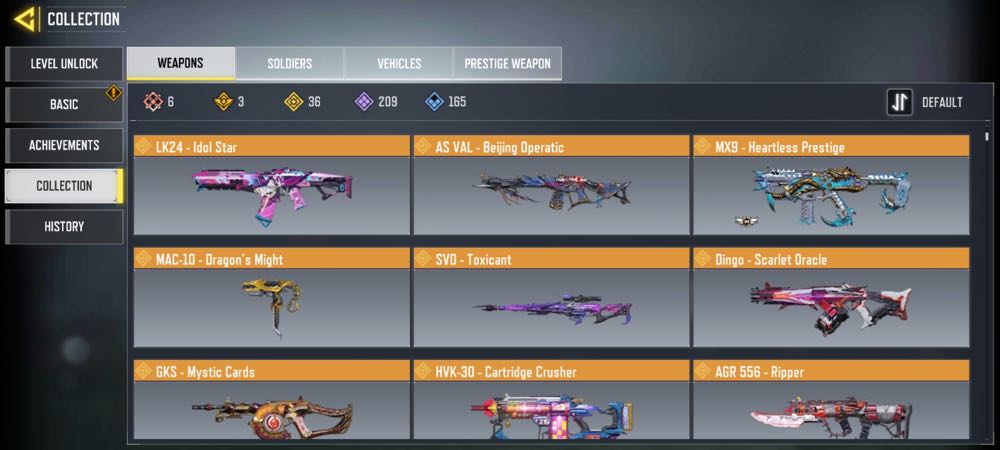
Task: Open the History section
Action: [x=64, y=227]
